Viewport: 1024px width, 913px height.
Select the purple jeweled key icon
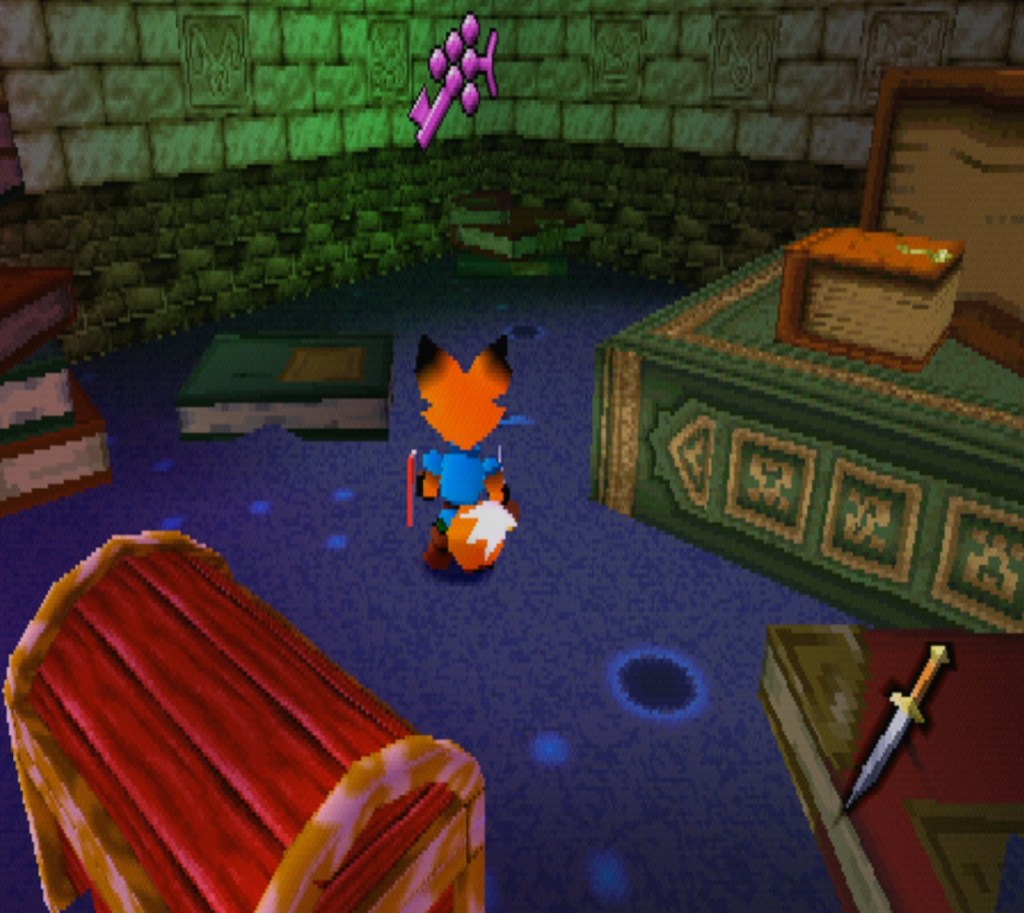(x=455, y=78)
